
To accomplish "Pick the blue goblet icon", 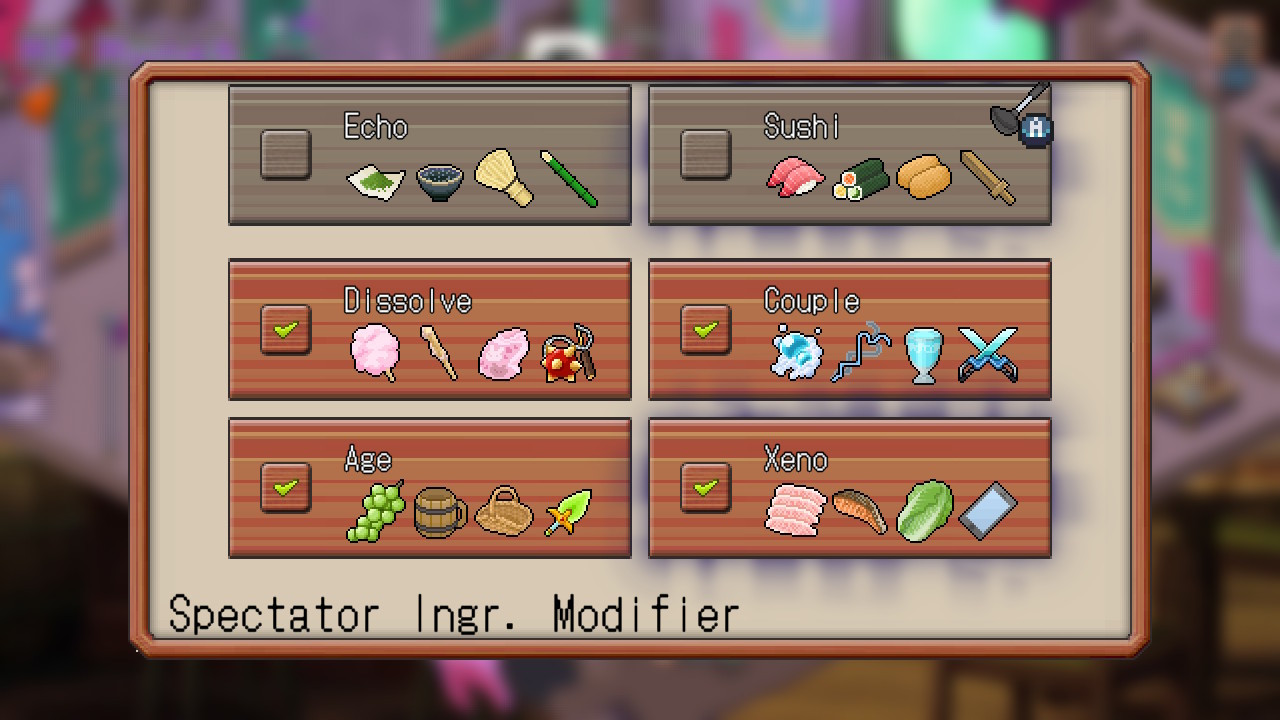I will pyautogui.click(x=923, y=355).
